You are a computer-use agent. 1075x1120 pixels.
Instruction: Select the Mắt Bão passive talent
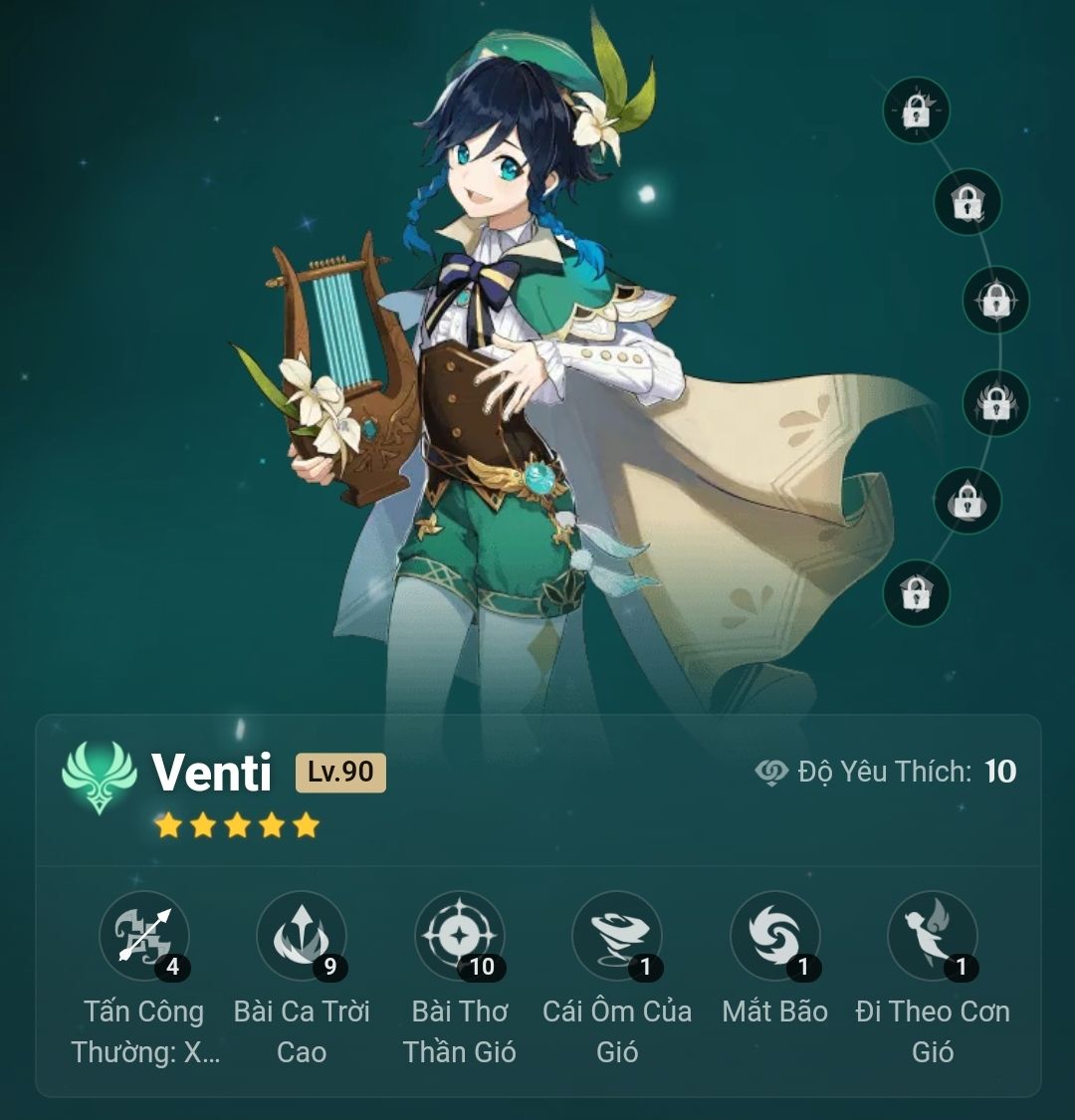click(x=774, y=936)
